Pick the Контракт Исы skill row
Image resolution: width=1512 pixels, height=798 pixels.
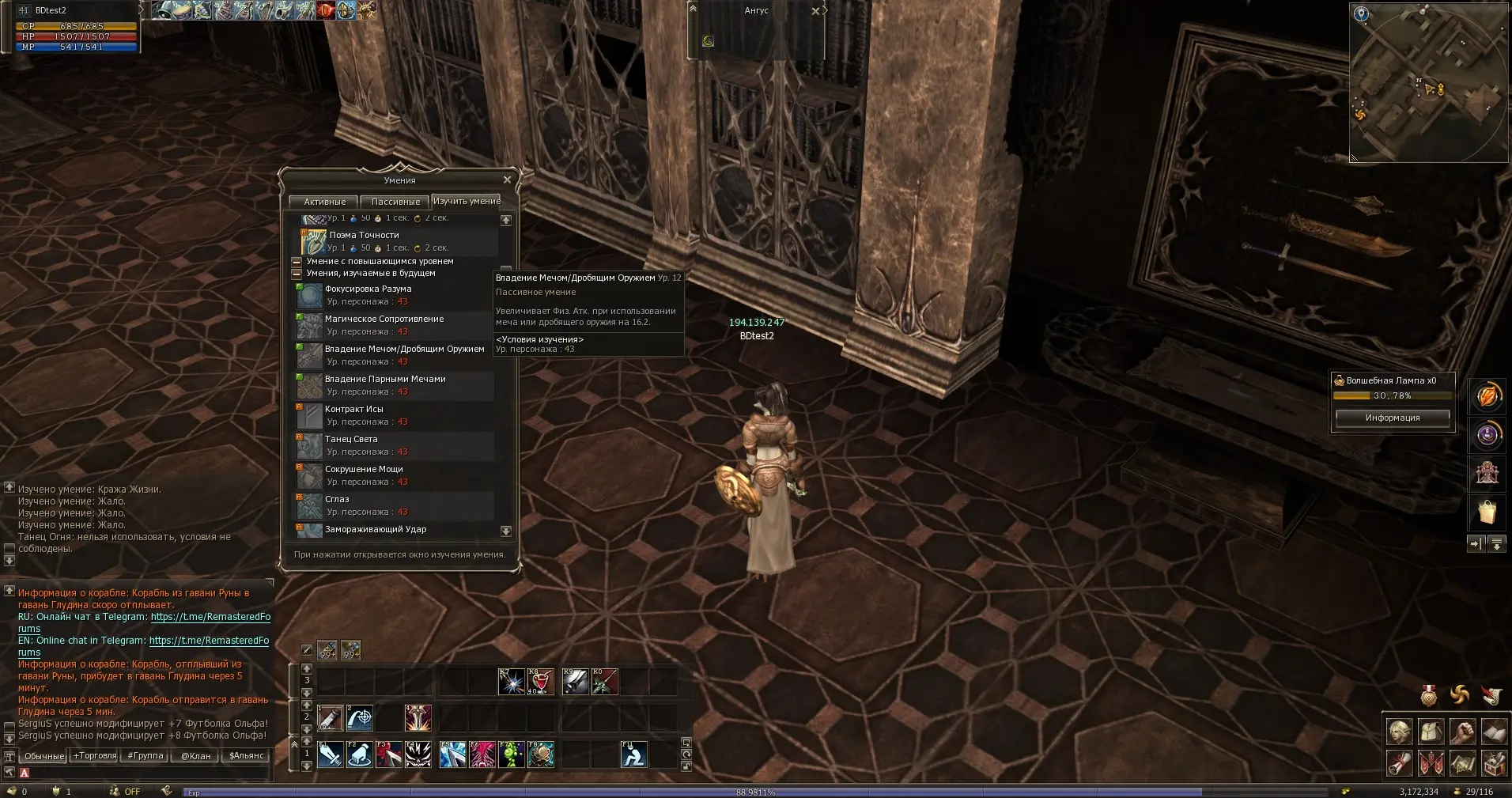click(x=353, y=410)
